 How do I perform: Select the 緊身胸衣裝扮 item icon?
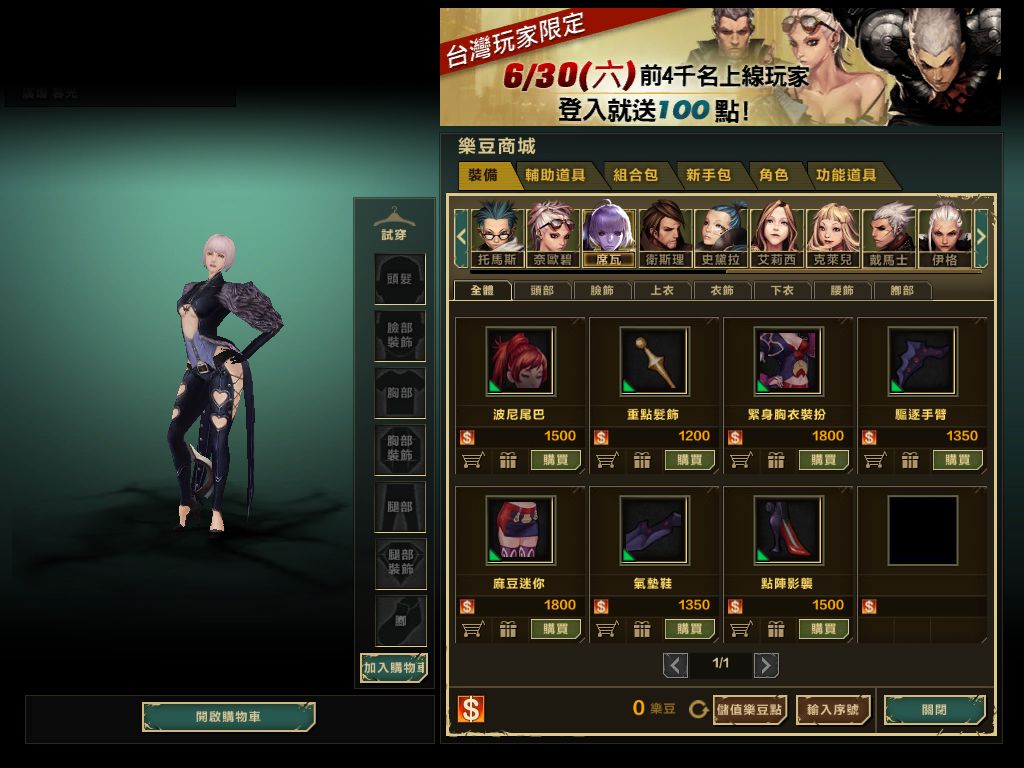tap(788, 361)
